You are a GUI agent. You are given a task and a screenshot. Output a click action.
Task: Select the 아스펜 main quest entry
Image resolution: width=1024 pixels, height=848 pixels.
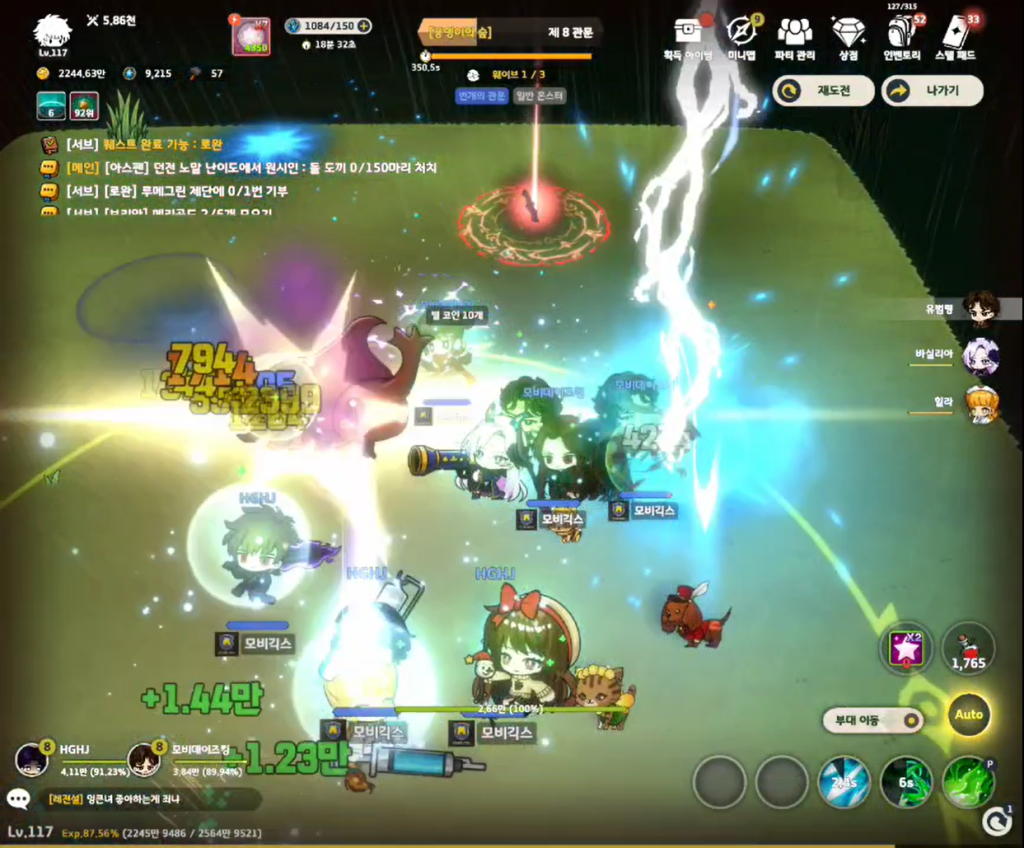[270, 168]
